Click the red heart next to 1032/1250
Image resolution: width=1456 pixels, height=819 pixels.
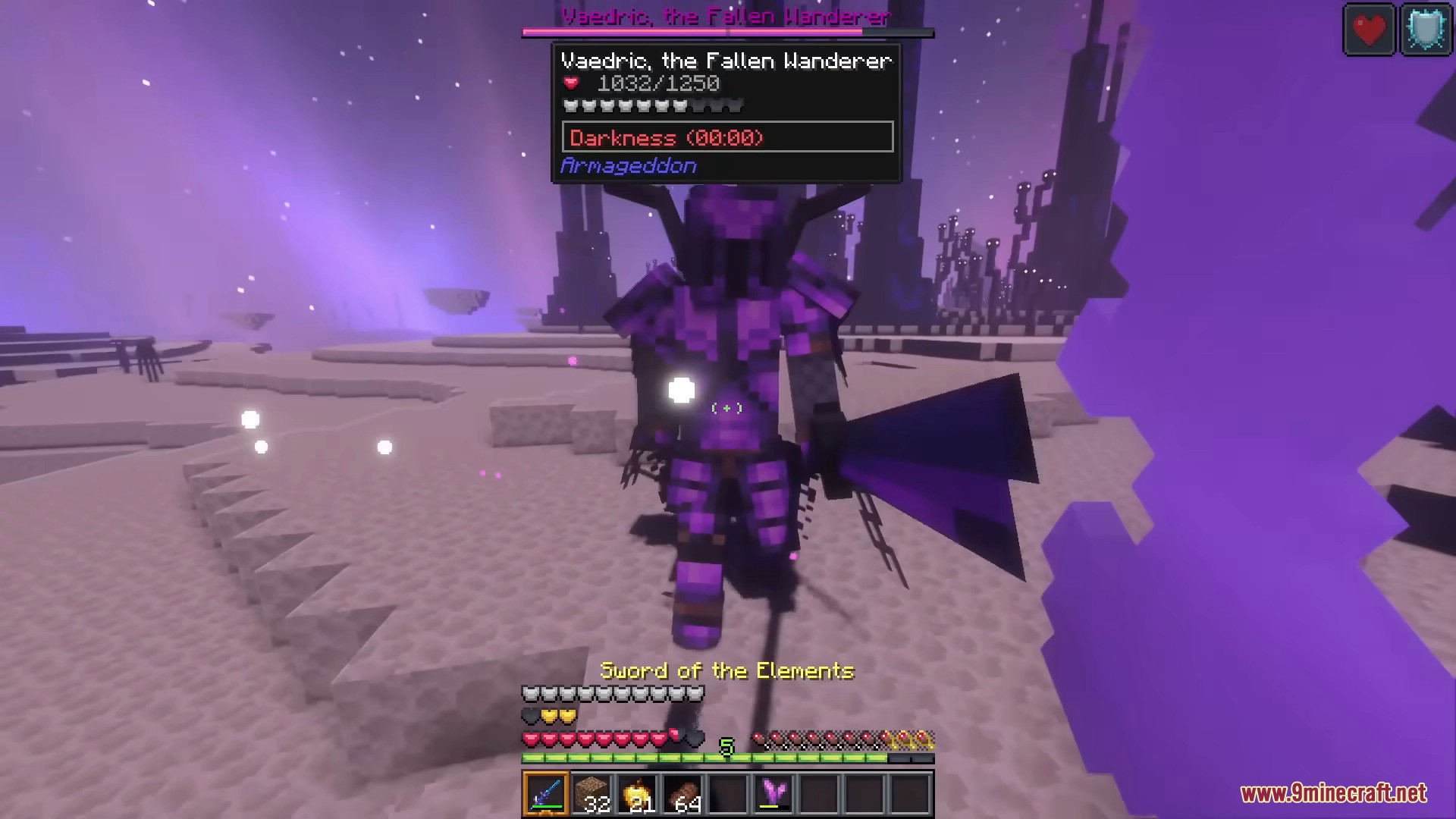coord(570,84)
